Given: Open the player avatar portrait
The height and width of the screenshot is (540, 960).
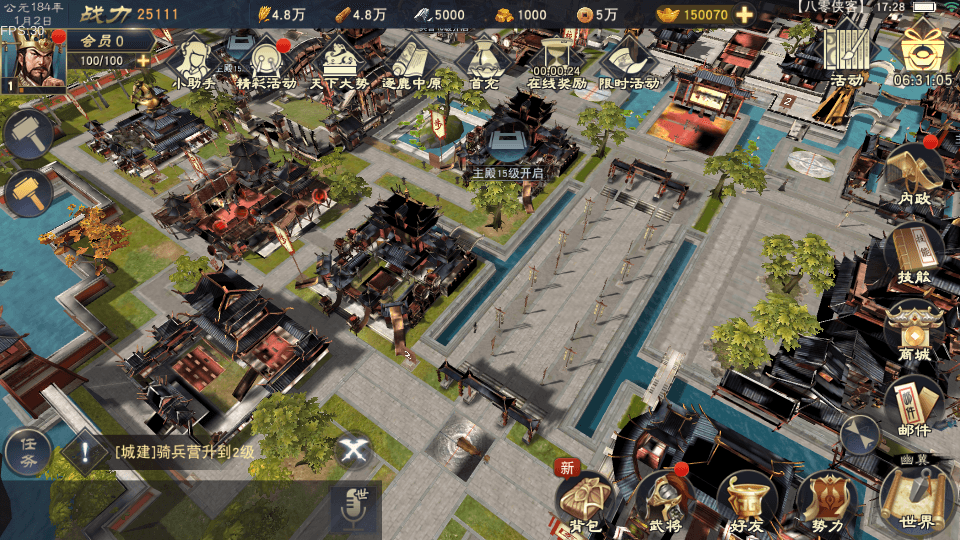Looking at the screenshot, I should tap(32, 62).
